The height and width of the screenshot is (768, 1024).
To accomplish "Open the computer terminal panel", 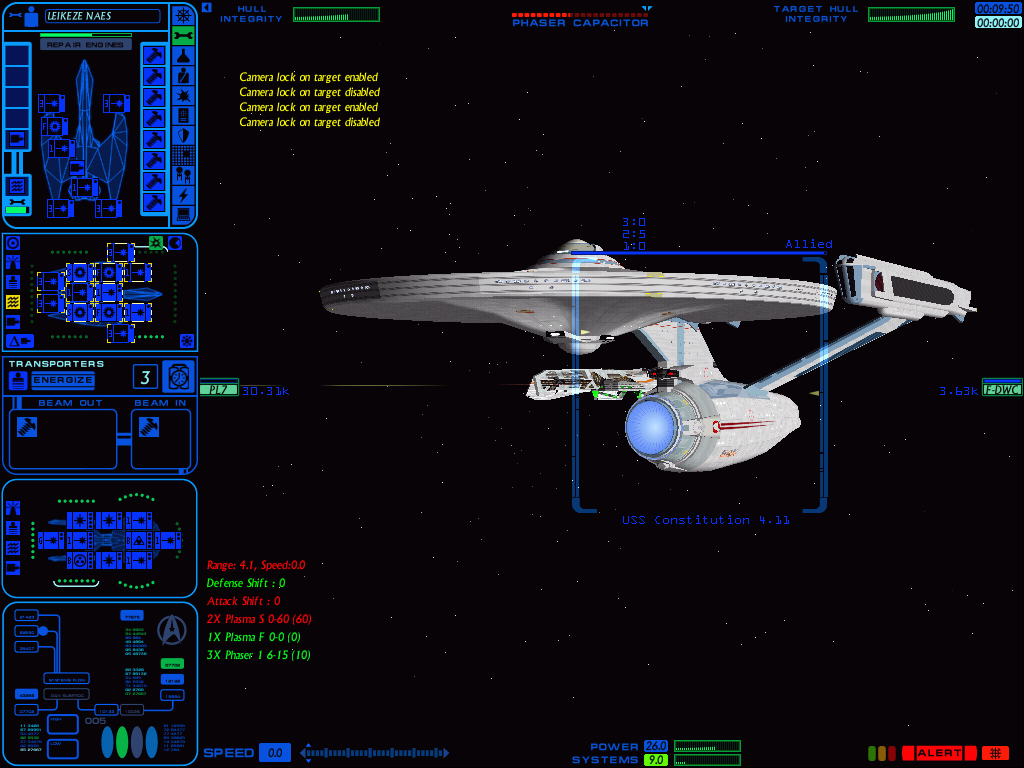I will (x=183, y=214).
